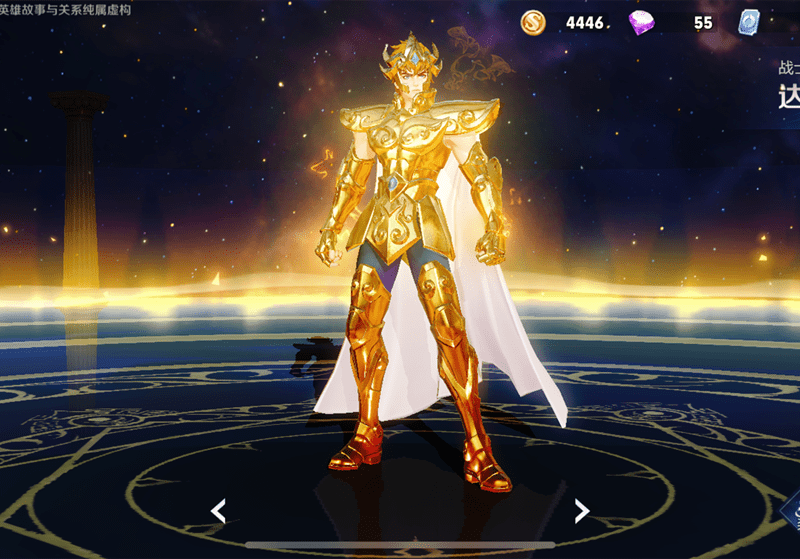Image resolution: width=800 pixels, height=559 pixels.
Task: Show the previous hero with the left arrow
Action: click(x=218, y=511)
